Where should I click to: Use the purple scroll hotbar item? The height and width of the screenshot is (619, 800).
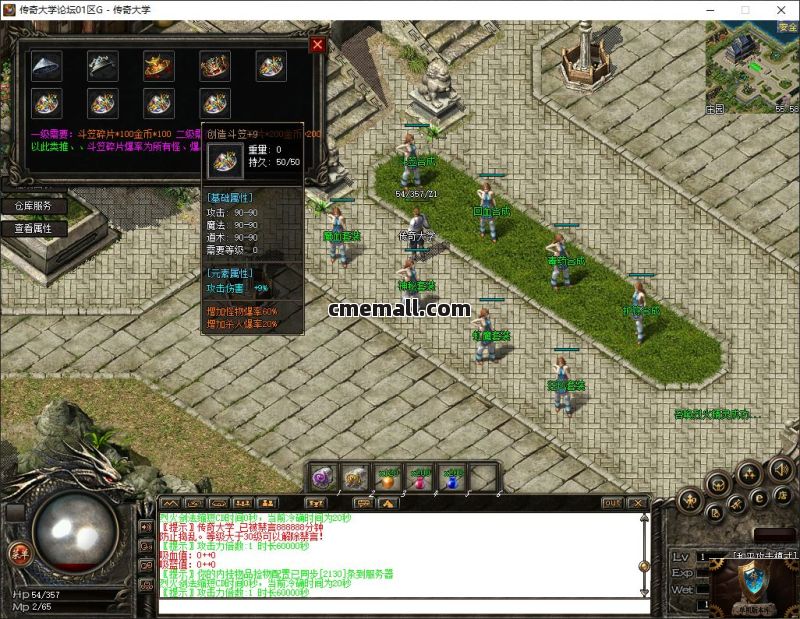coord(323,478)
